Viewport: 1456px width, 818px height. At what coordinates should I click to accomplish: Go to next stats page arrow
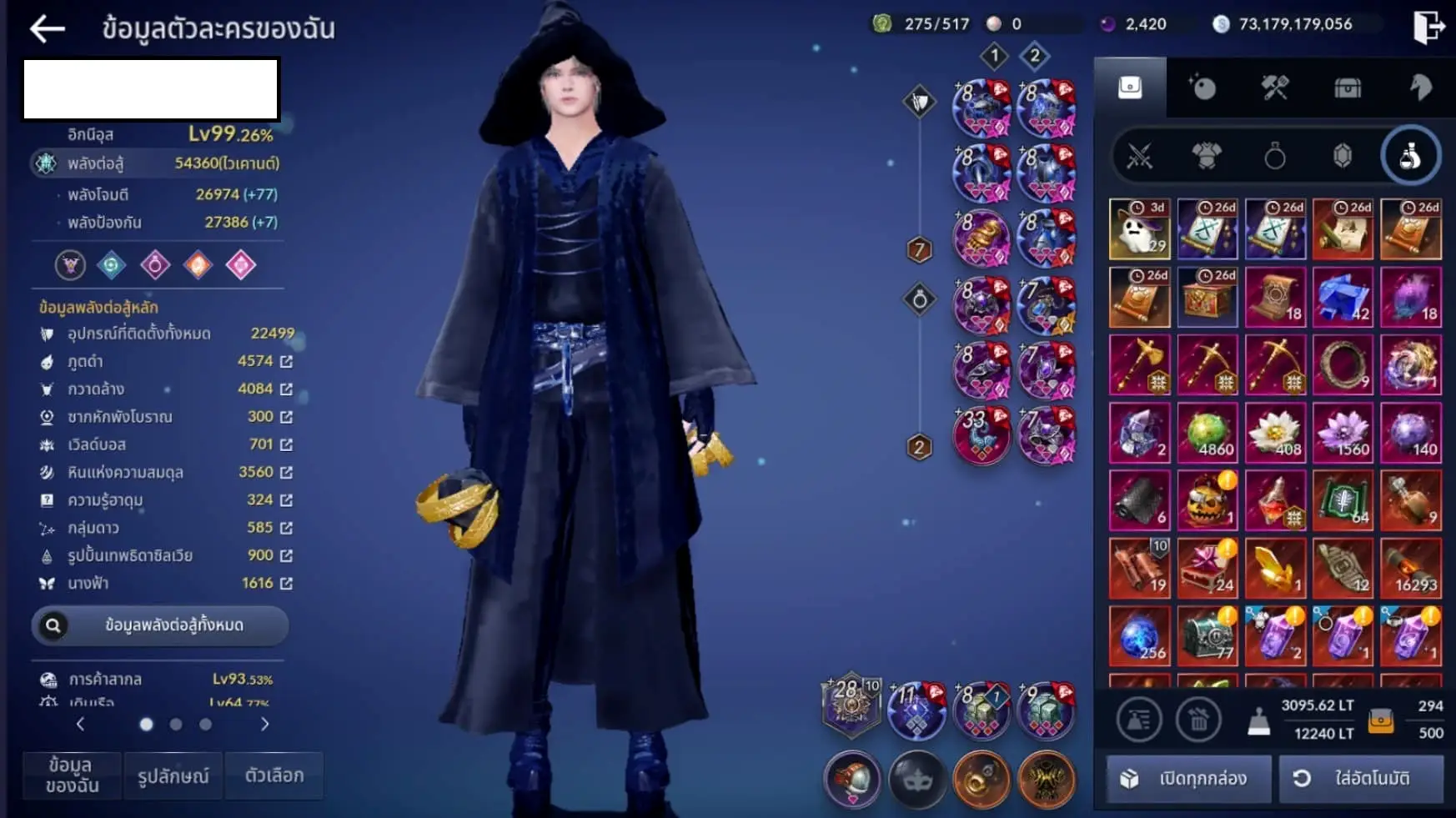coord(264,724)
